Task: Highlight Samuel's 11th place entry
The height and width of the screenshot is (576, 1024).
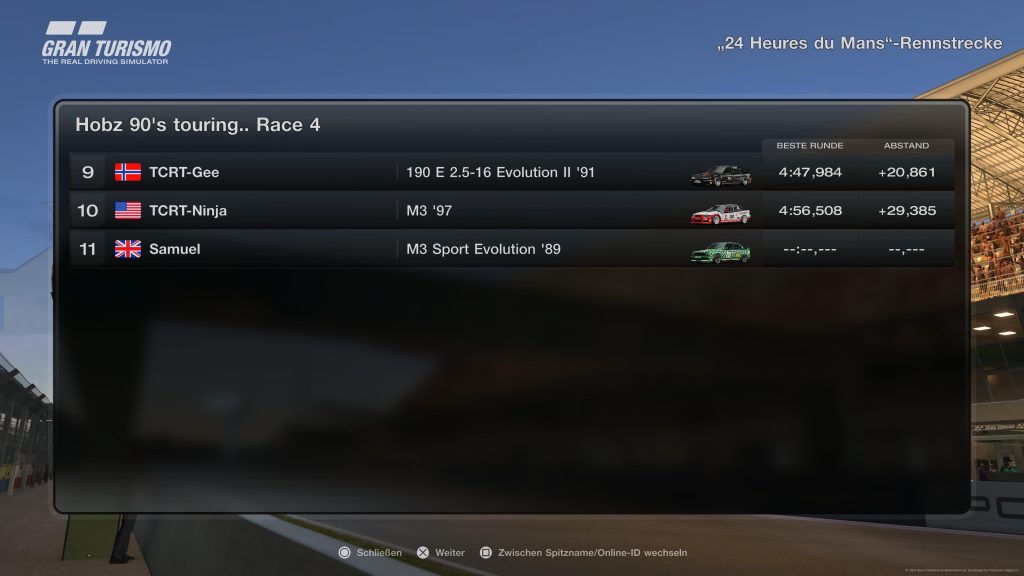Action: (510, 249)
